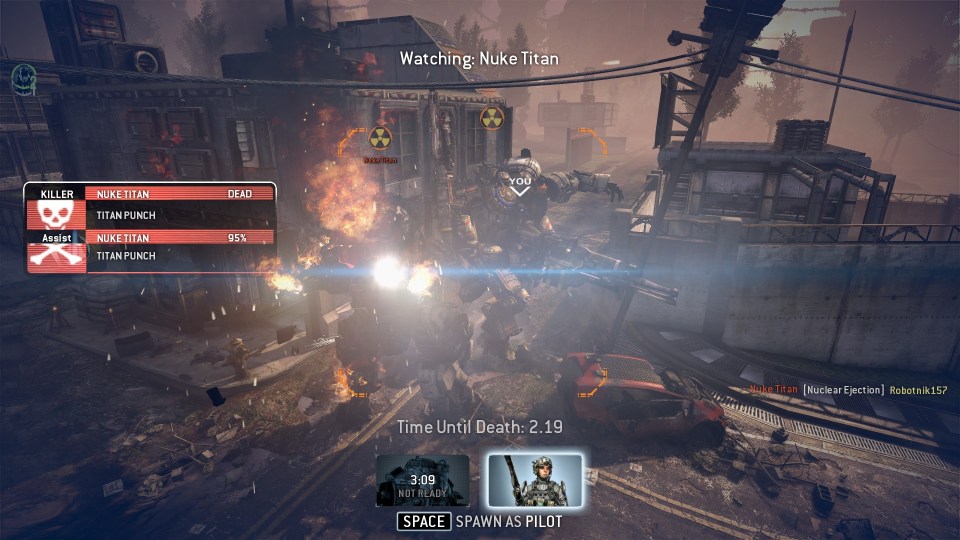
Task: Select the Assist crossbones icon in death panel
Action: pos(57,254)
